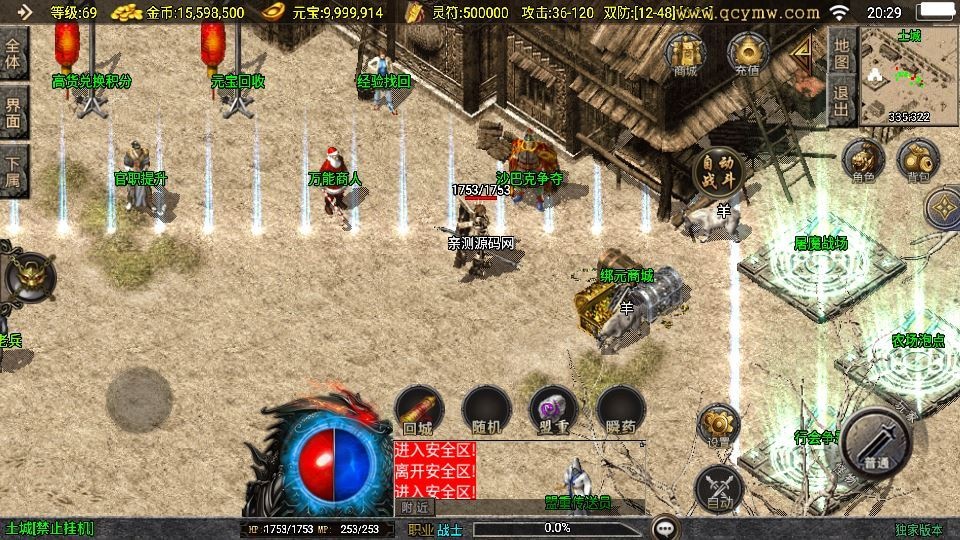Open the chat speech bubble
The width and height of the screenshot is (960, 540).
click(664, 527)
